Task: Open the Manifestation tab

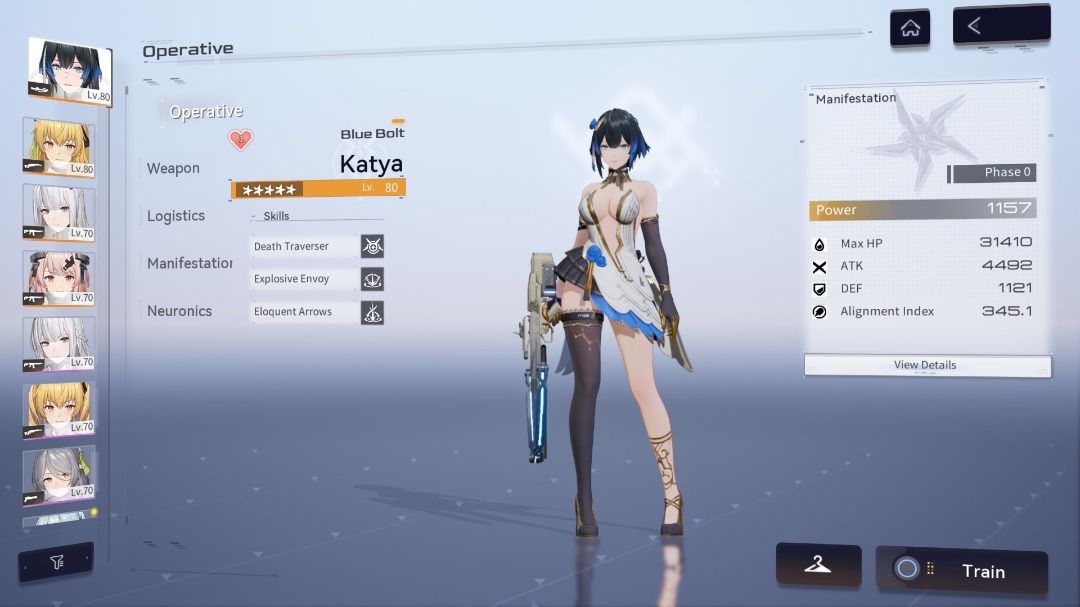Action: click(190, 263)
